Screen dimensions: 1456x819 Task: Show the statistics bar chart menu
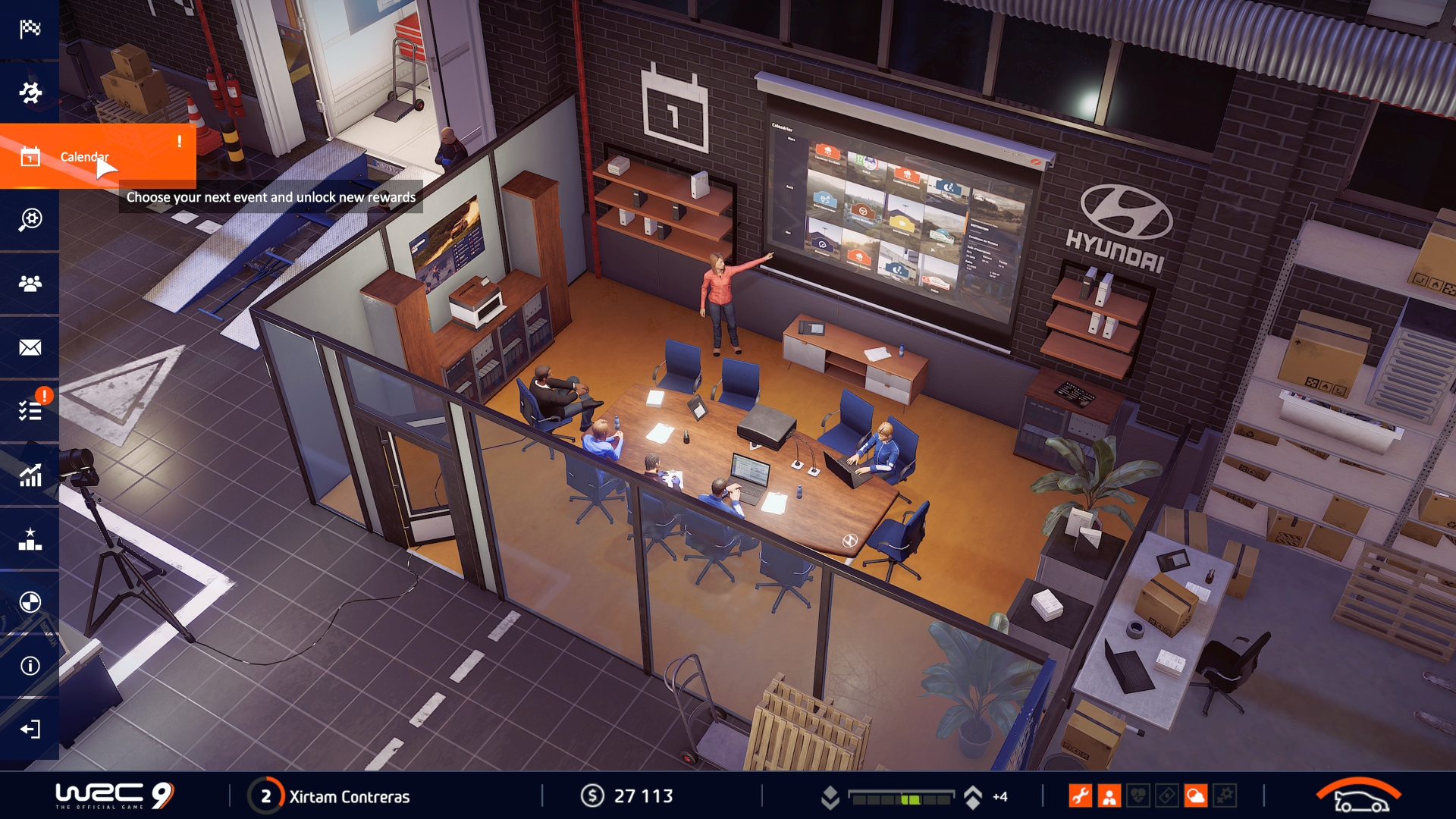(x=30, y=475)
